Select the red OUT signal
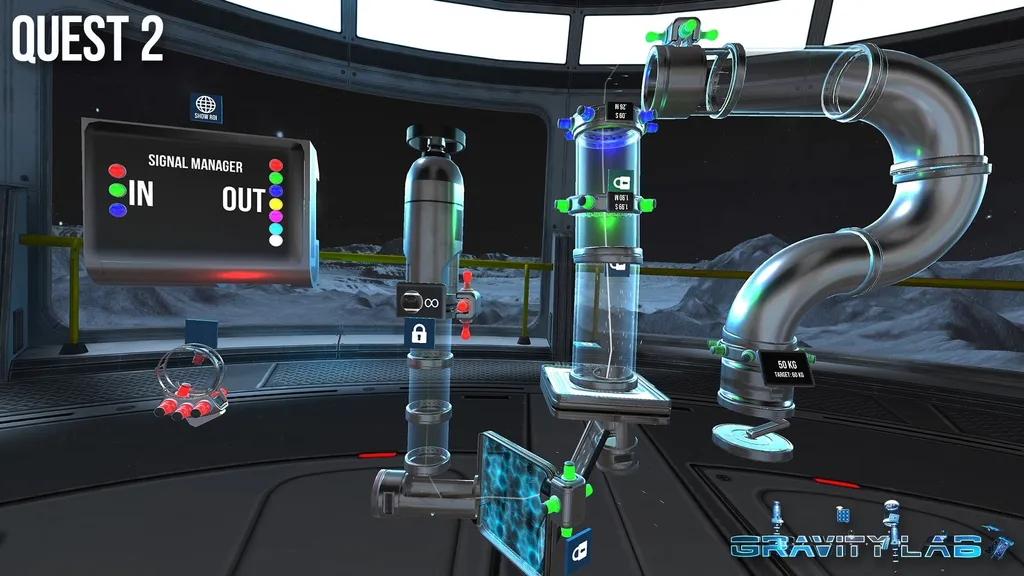The width and height of the screenshot is (1024, 576). click(277, 166)
